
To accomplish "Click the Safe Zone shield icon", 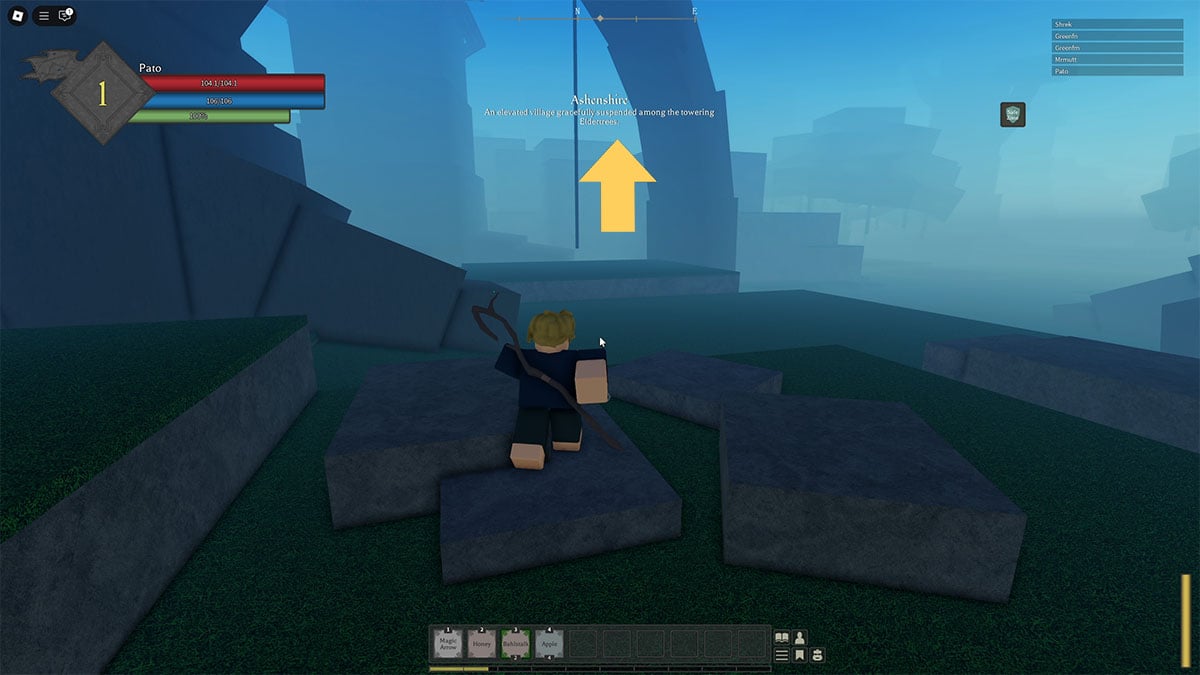I will [1013, 114].
